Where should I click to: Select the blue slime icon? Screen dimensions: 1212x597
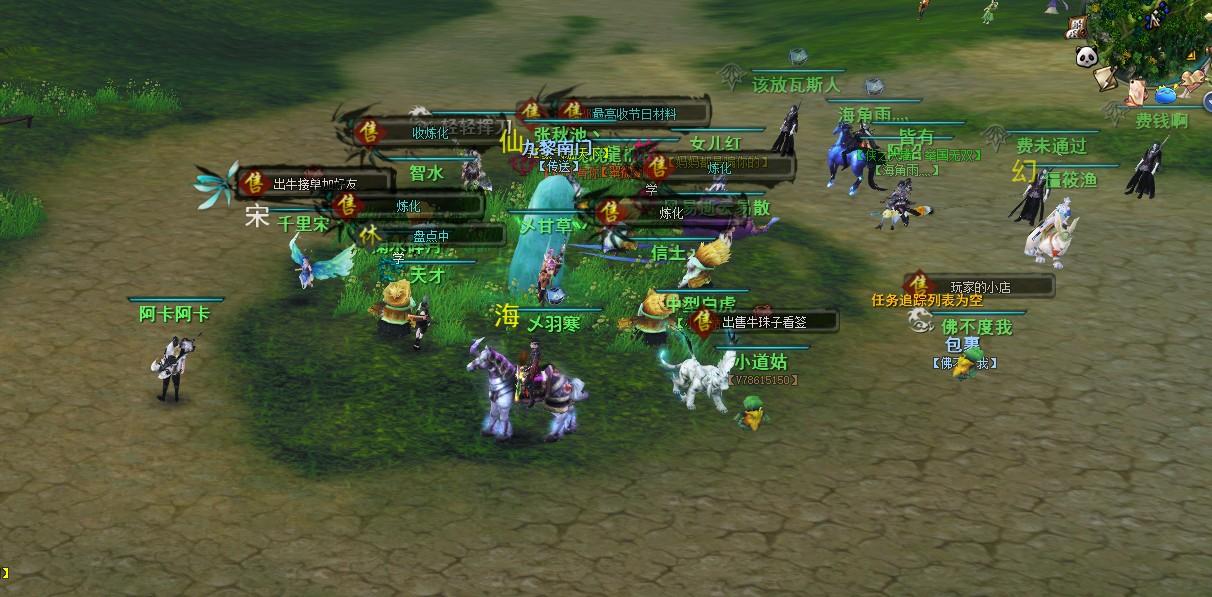(x=1165, y=96)
